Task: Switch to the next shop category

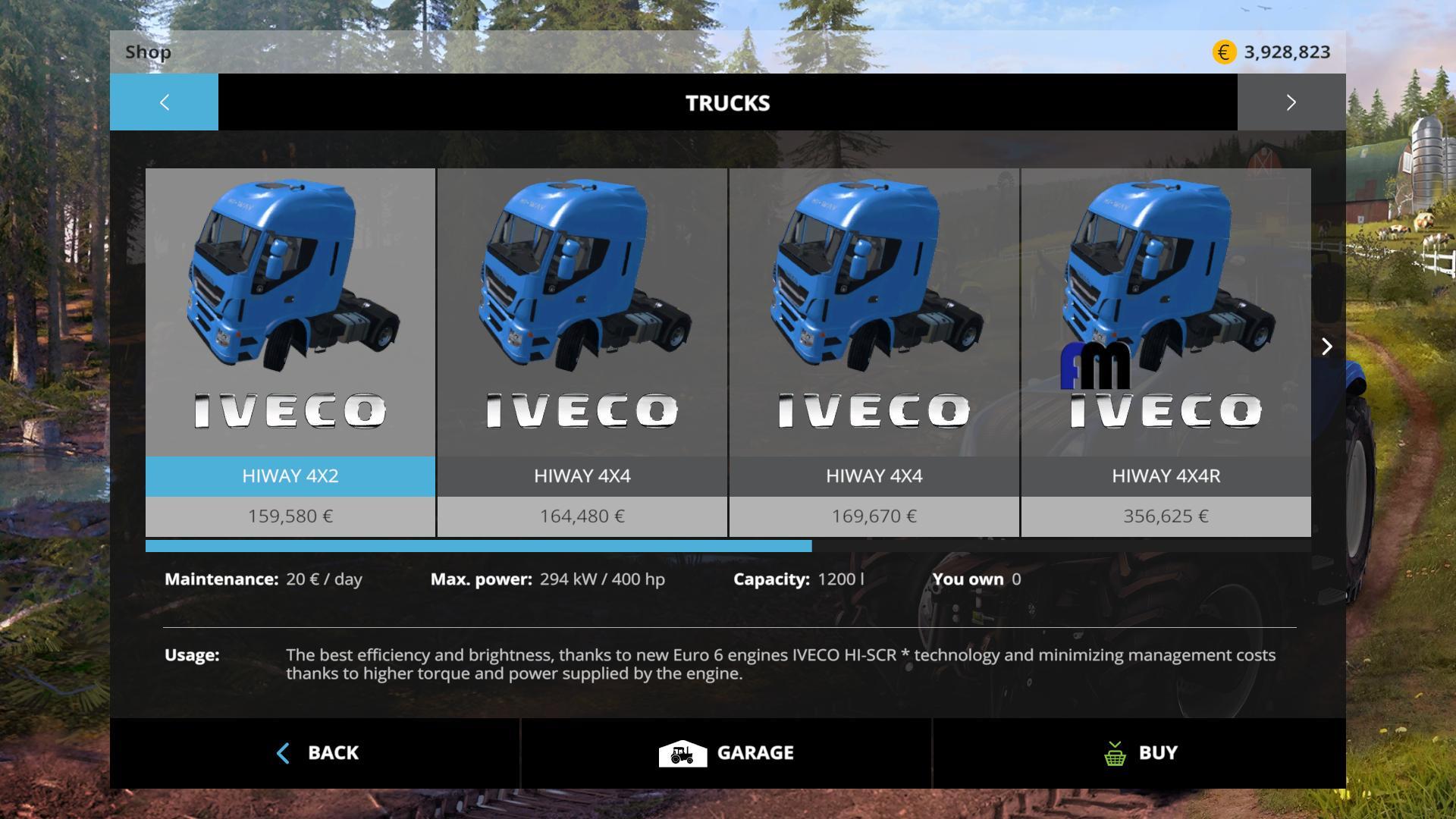Action: click(x=1291, y=102)
